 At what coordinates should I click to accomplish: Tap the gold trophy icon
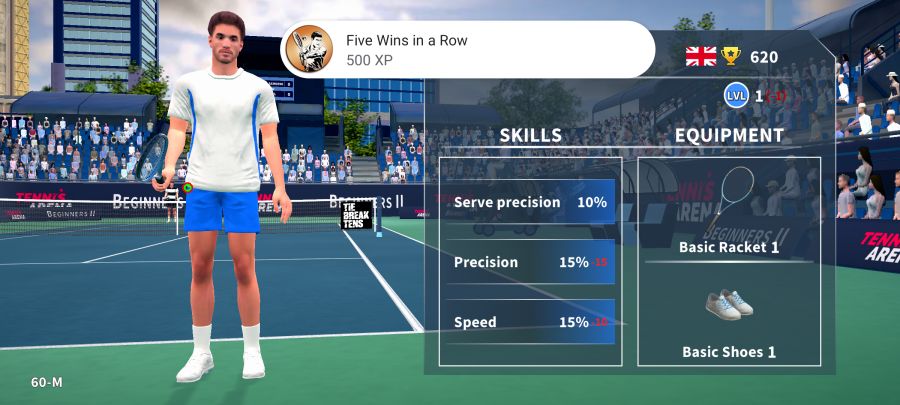tap(732, 57)
